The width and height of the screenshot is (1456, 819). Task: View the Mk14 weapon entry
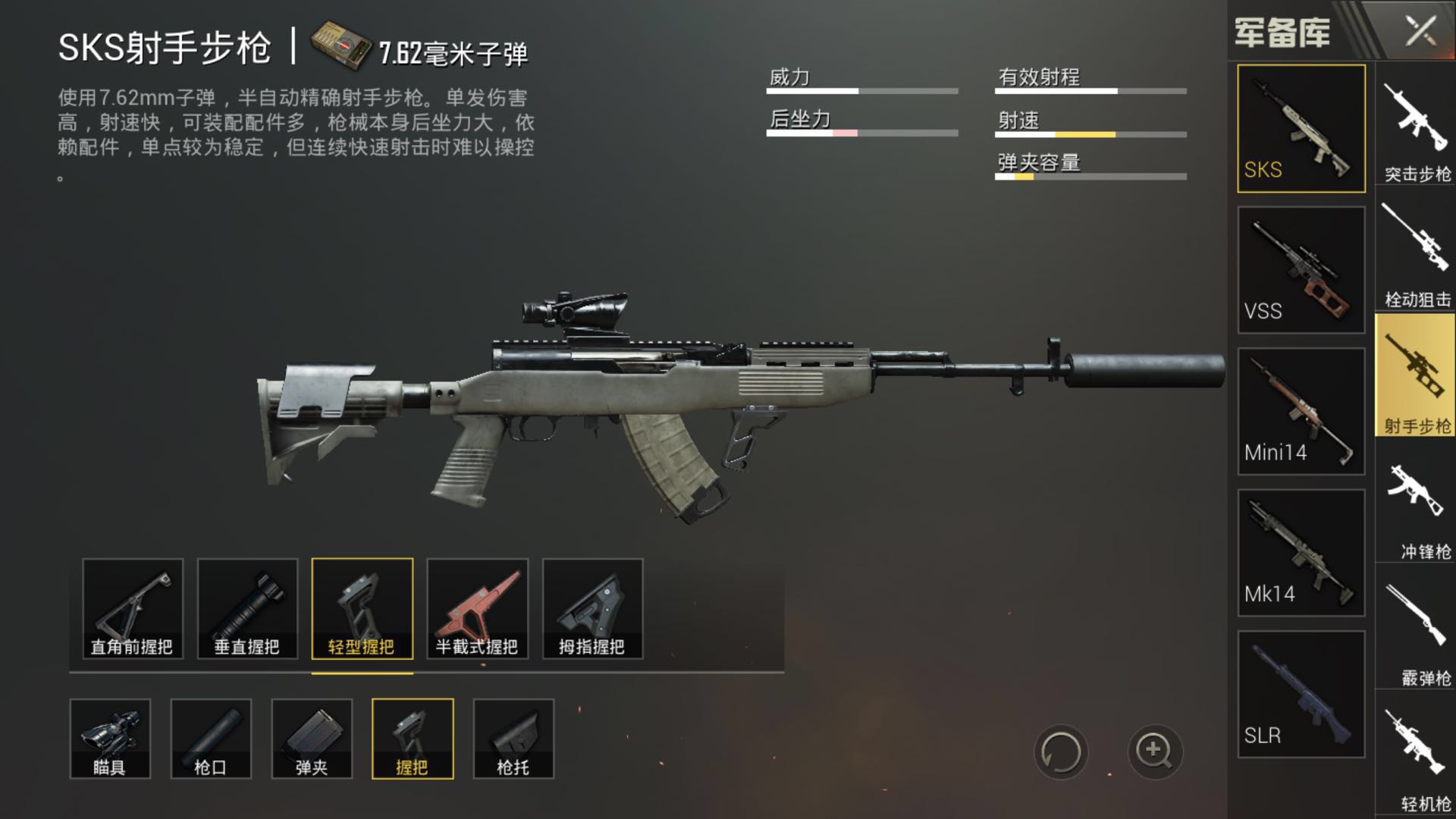coord(1301,553)
